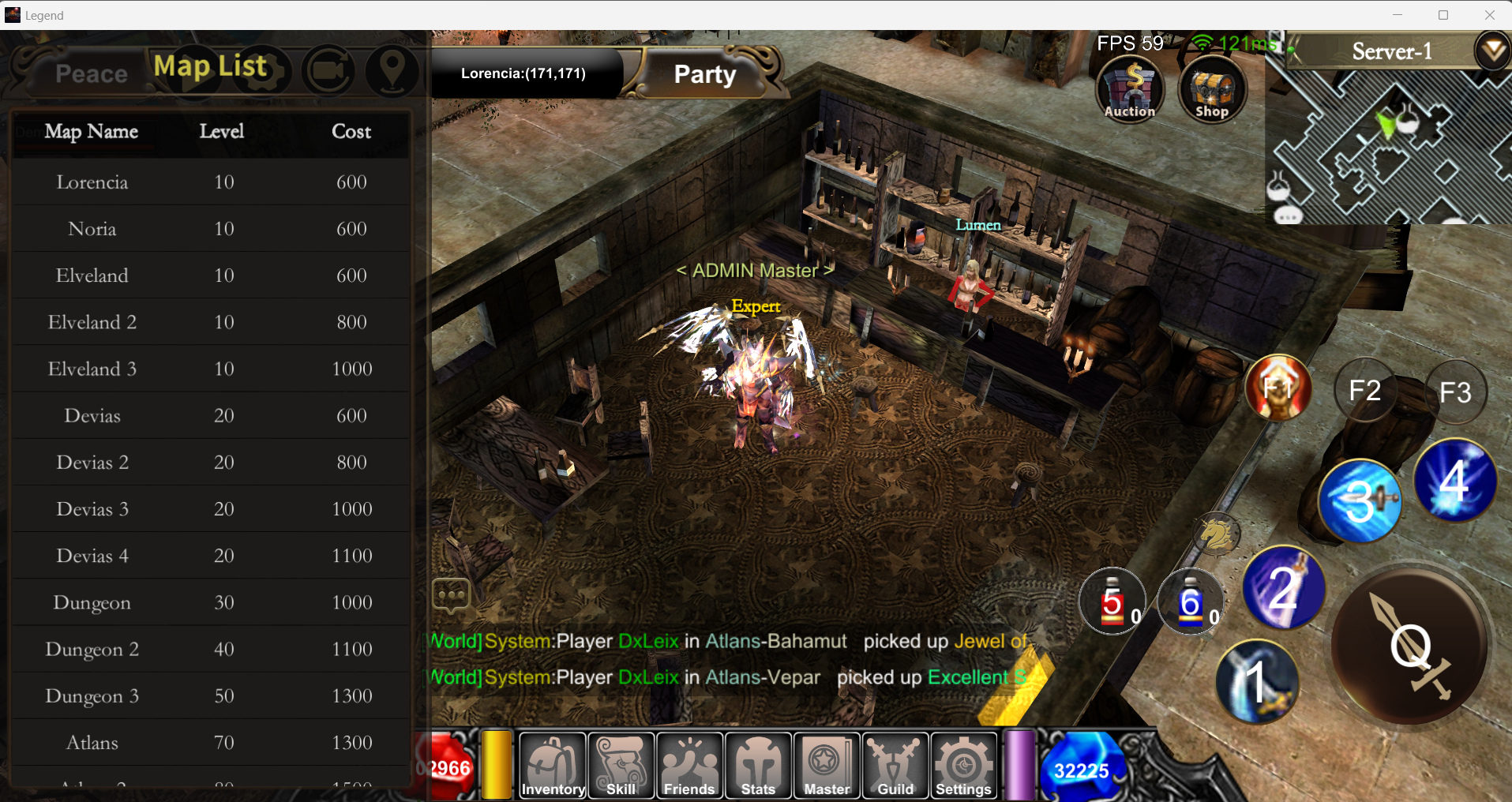This screenshot has width=1512, height=802.
Task: Toggle the Peace mode button
Action: [x=91, y=74]
